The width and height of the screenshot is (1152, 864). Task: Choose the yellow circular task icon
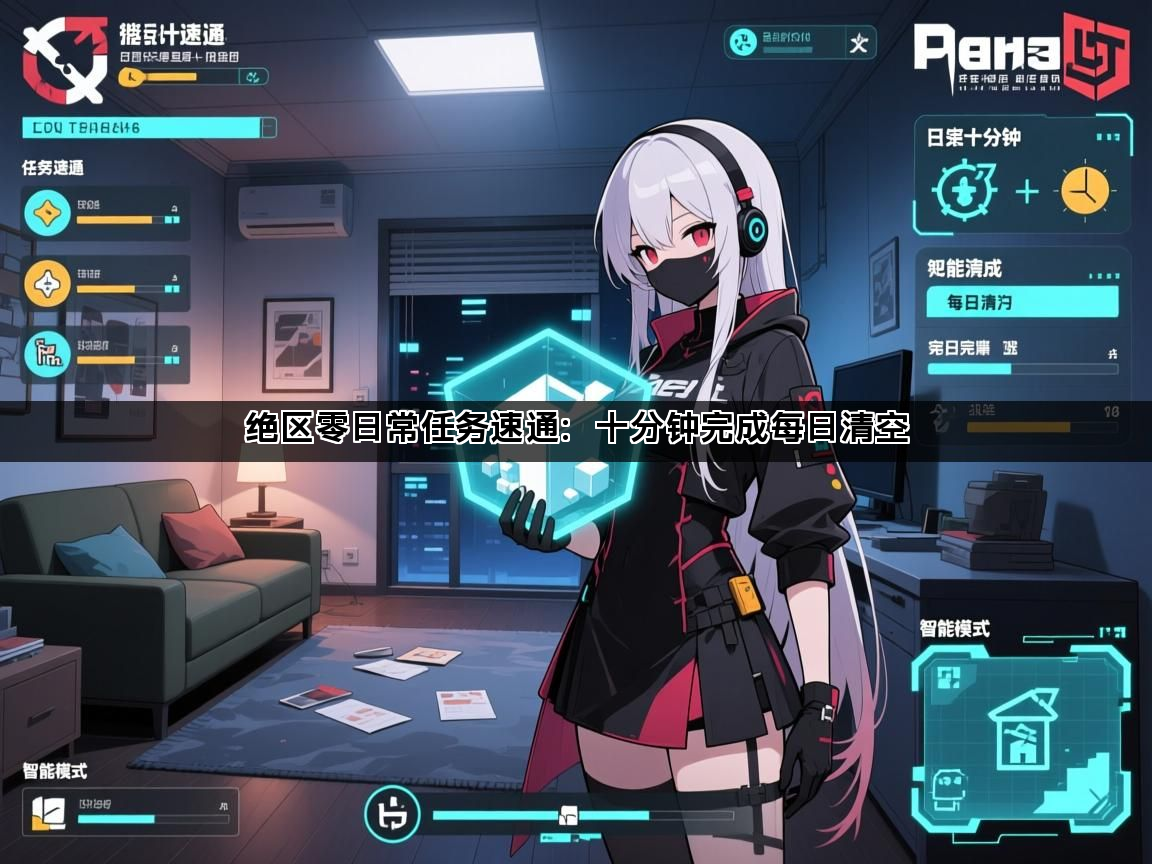point(46,284)
